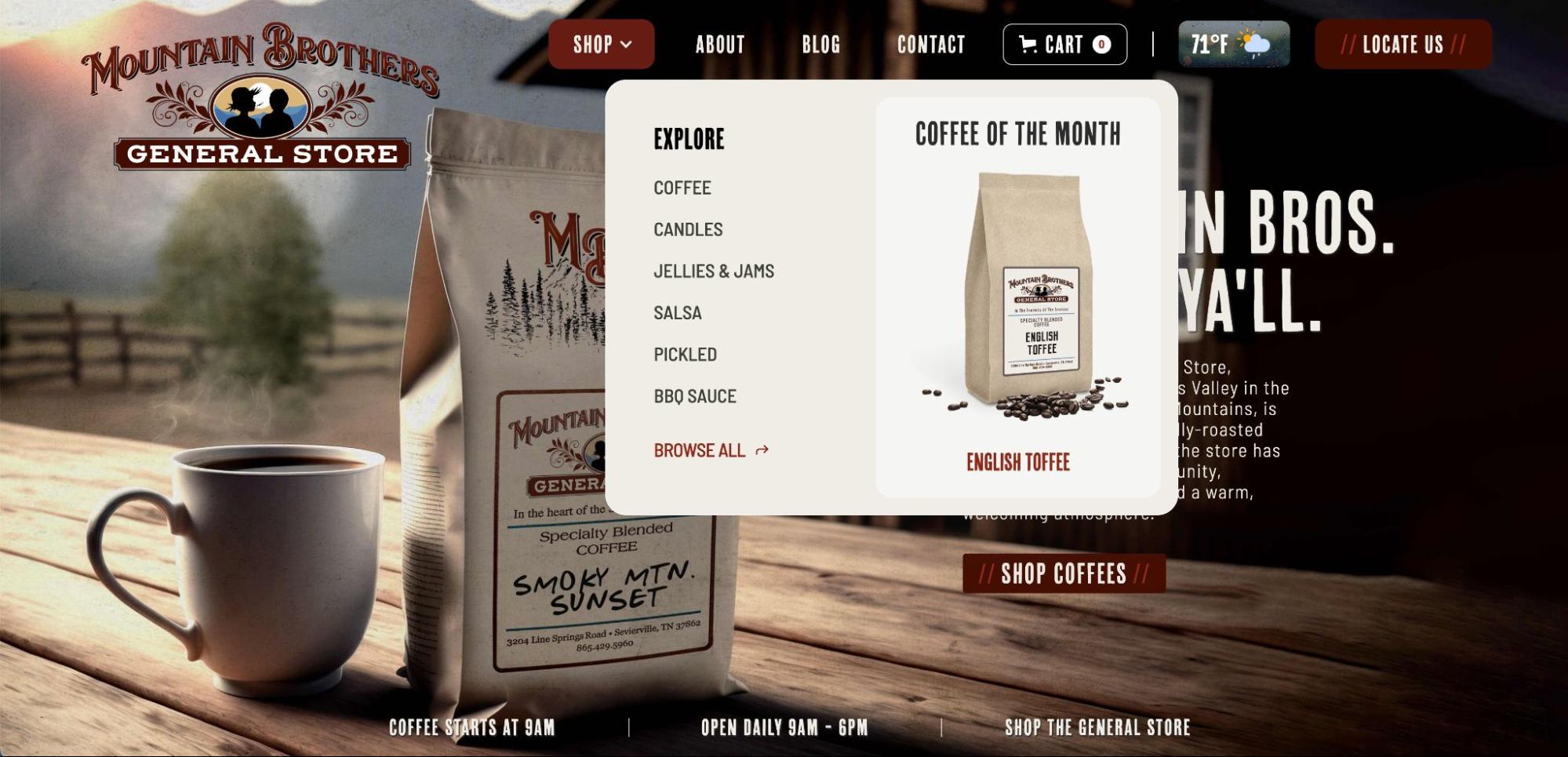Click the SHOP COFFEES button
This screenshot has height=757, width=1568.
(1064, 574)
